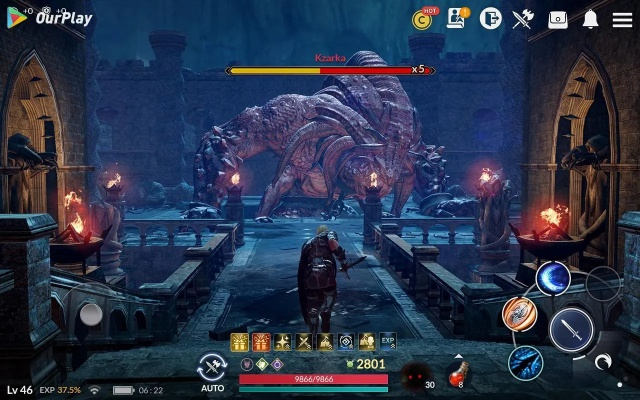Select the golden gift box buff

[x=240, y=342]
